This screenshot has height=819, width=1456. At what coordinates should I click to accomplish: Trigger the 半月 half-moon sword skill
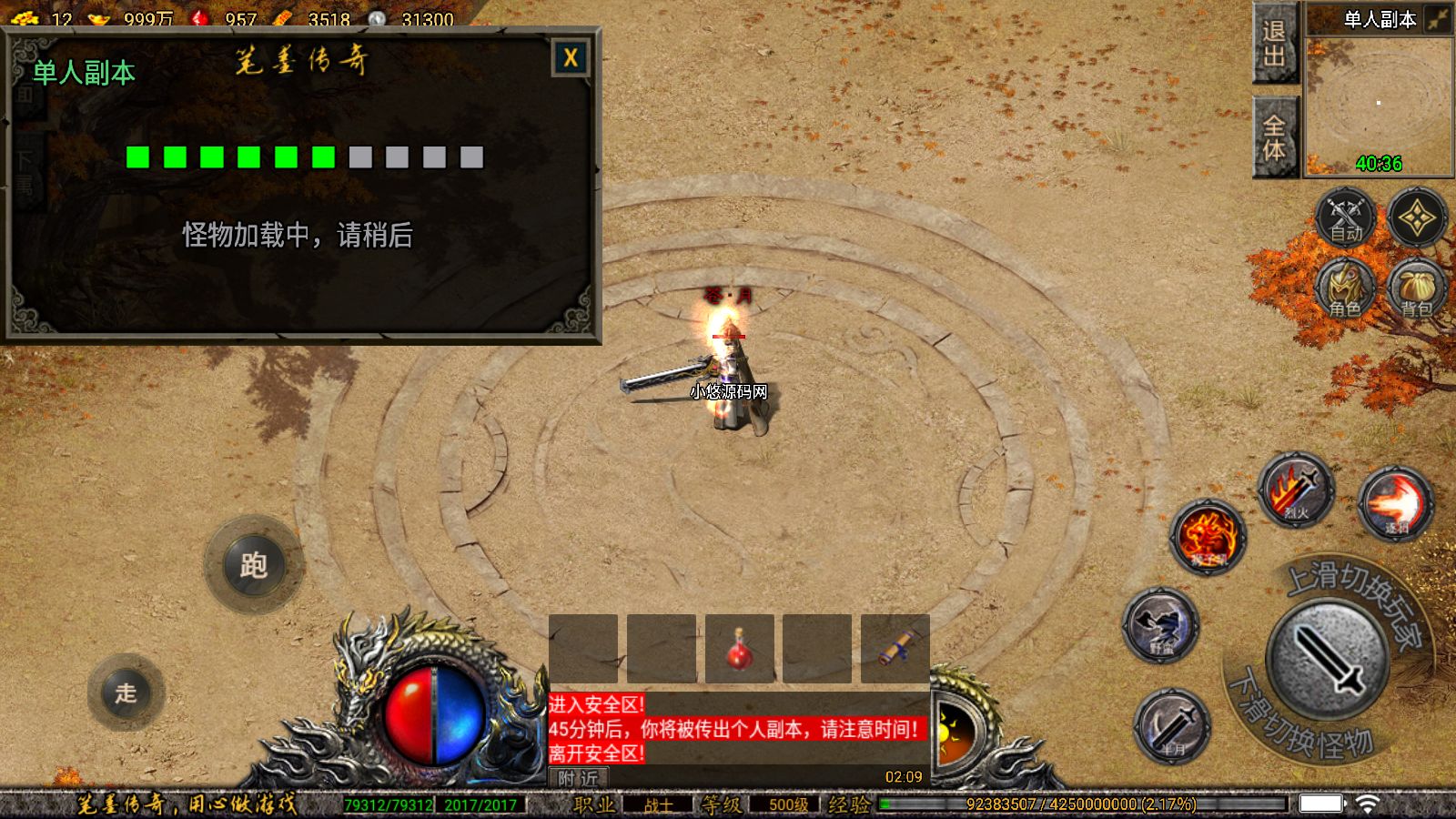(1172, 726)
